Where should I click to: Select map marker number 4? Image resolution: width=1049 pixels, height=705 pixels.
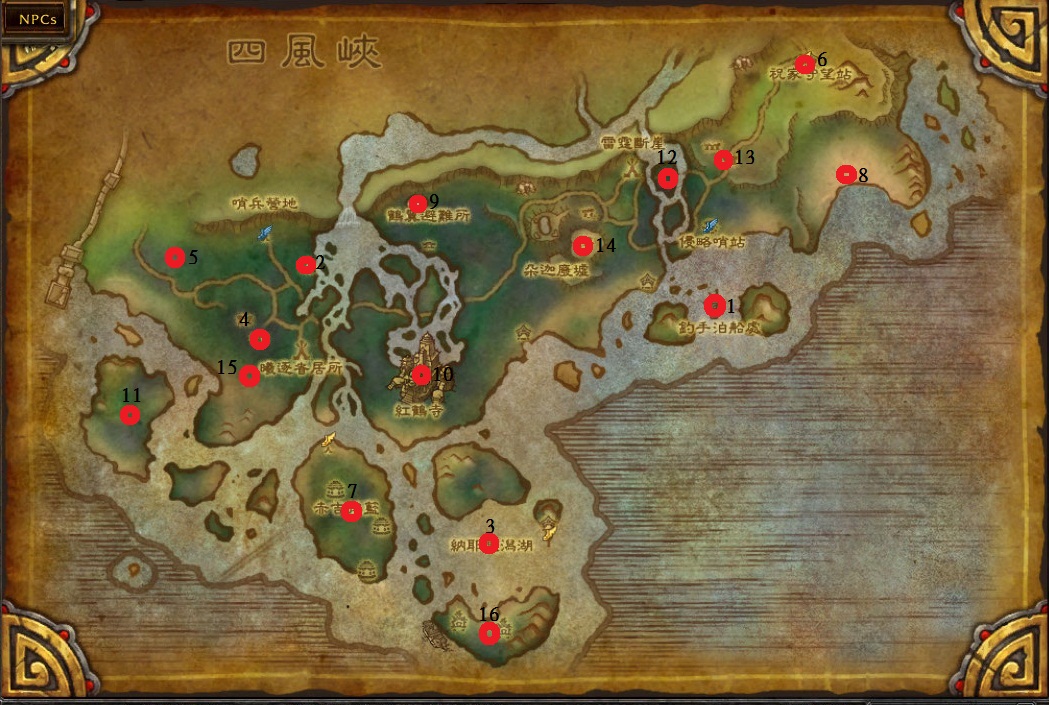click(259, 338)
